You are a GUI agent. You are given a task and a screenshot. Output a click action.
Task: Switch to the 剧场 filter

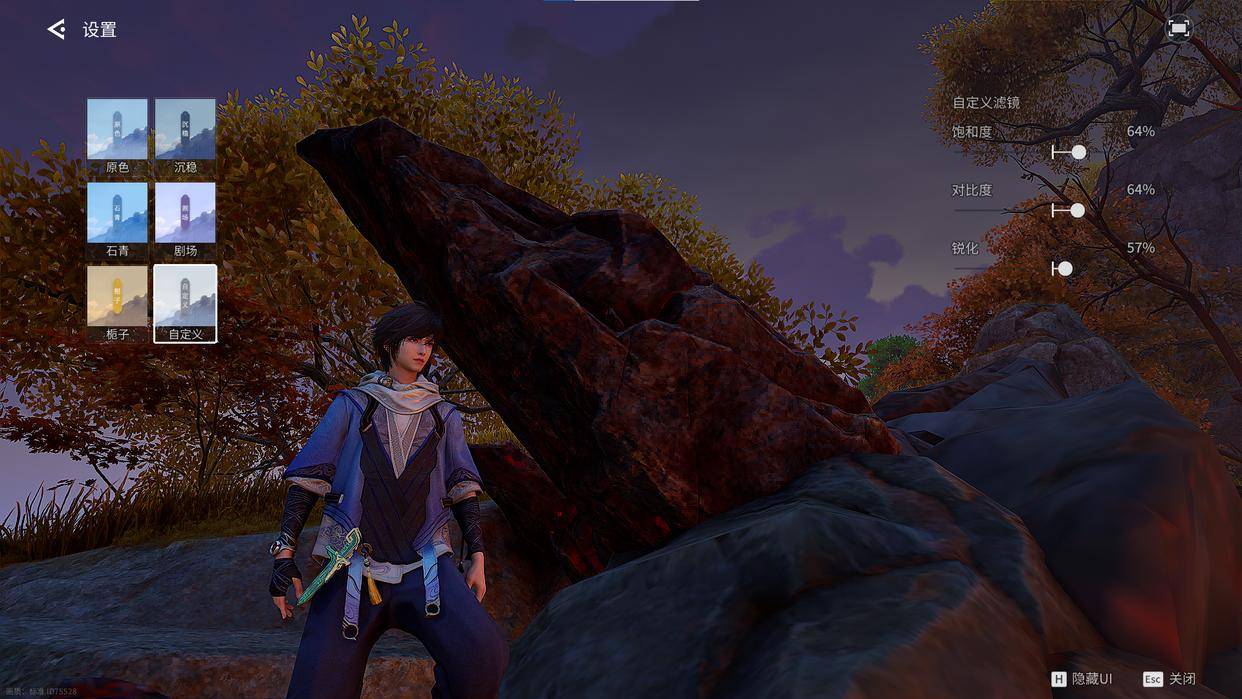[x=185, y=213]
